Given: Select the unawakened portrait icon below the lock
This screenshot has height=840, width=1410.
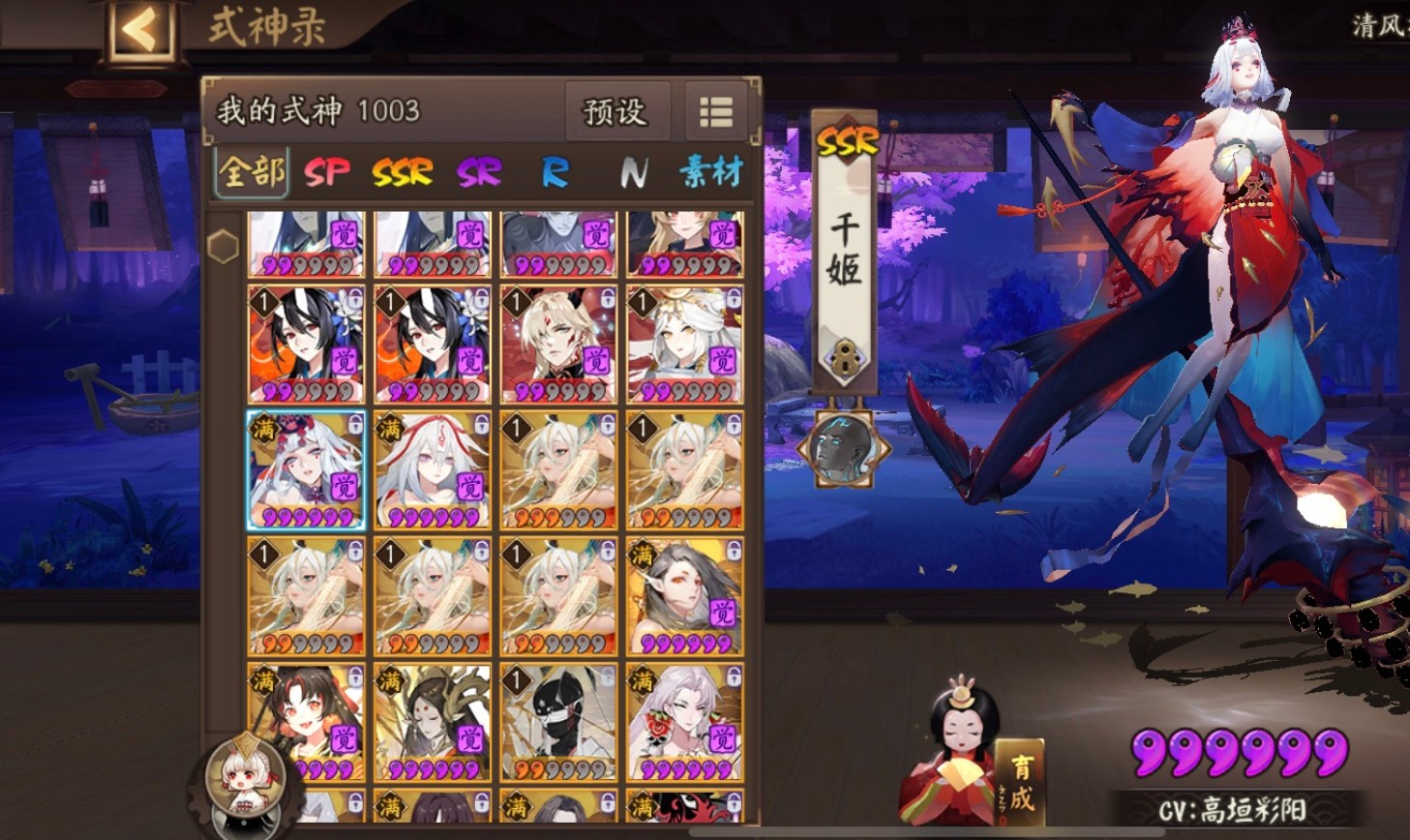Looking at the screenshot, I should click(x=843, y=447).
